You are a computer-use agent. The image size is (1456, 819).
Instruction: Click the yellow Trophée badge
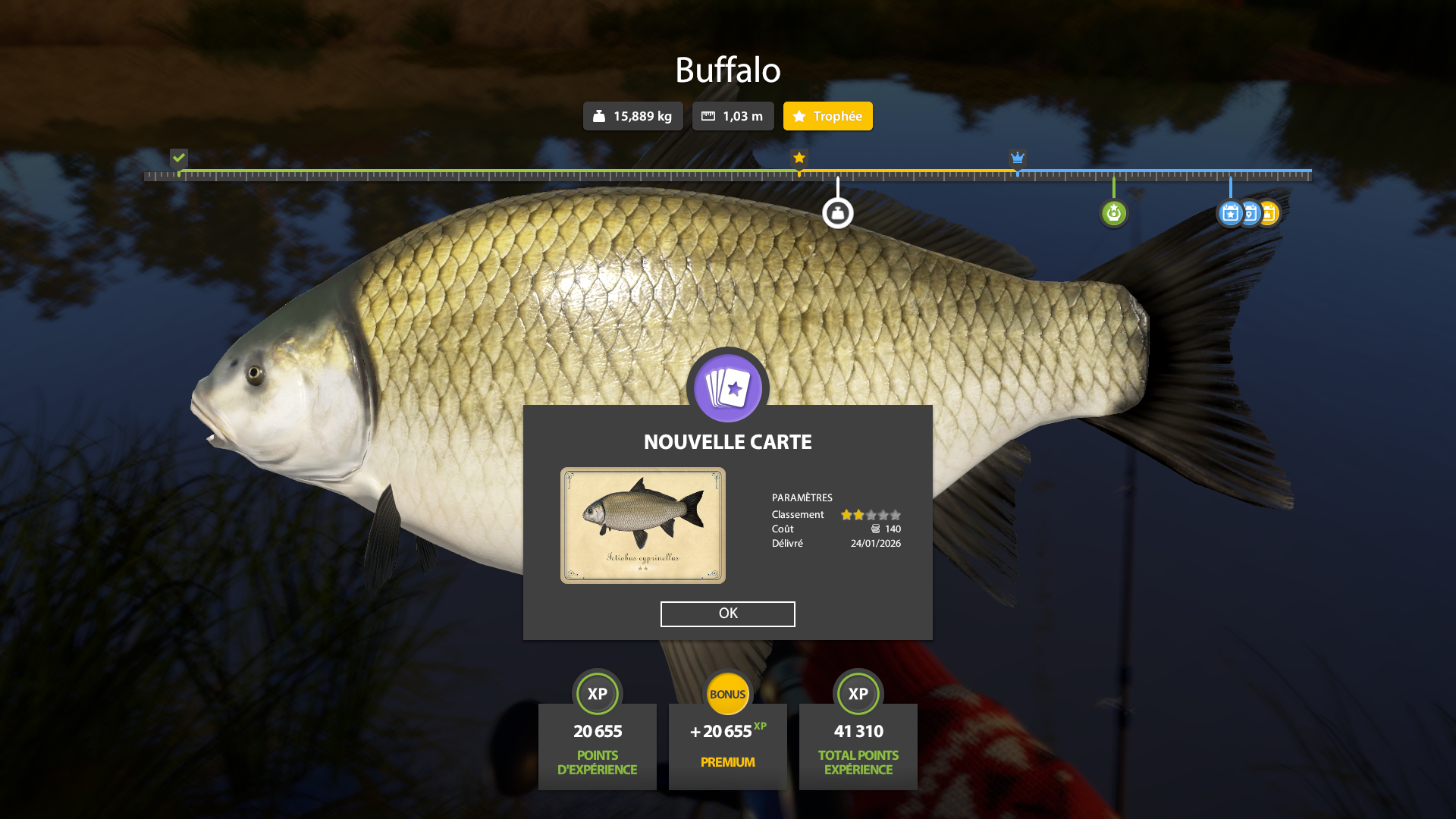click(827, 116)
